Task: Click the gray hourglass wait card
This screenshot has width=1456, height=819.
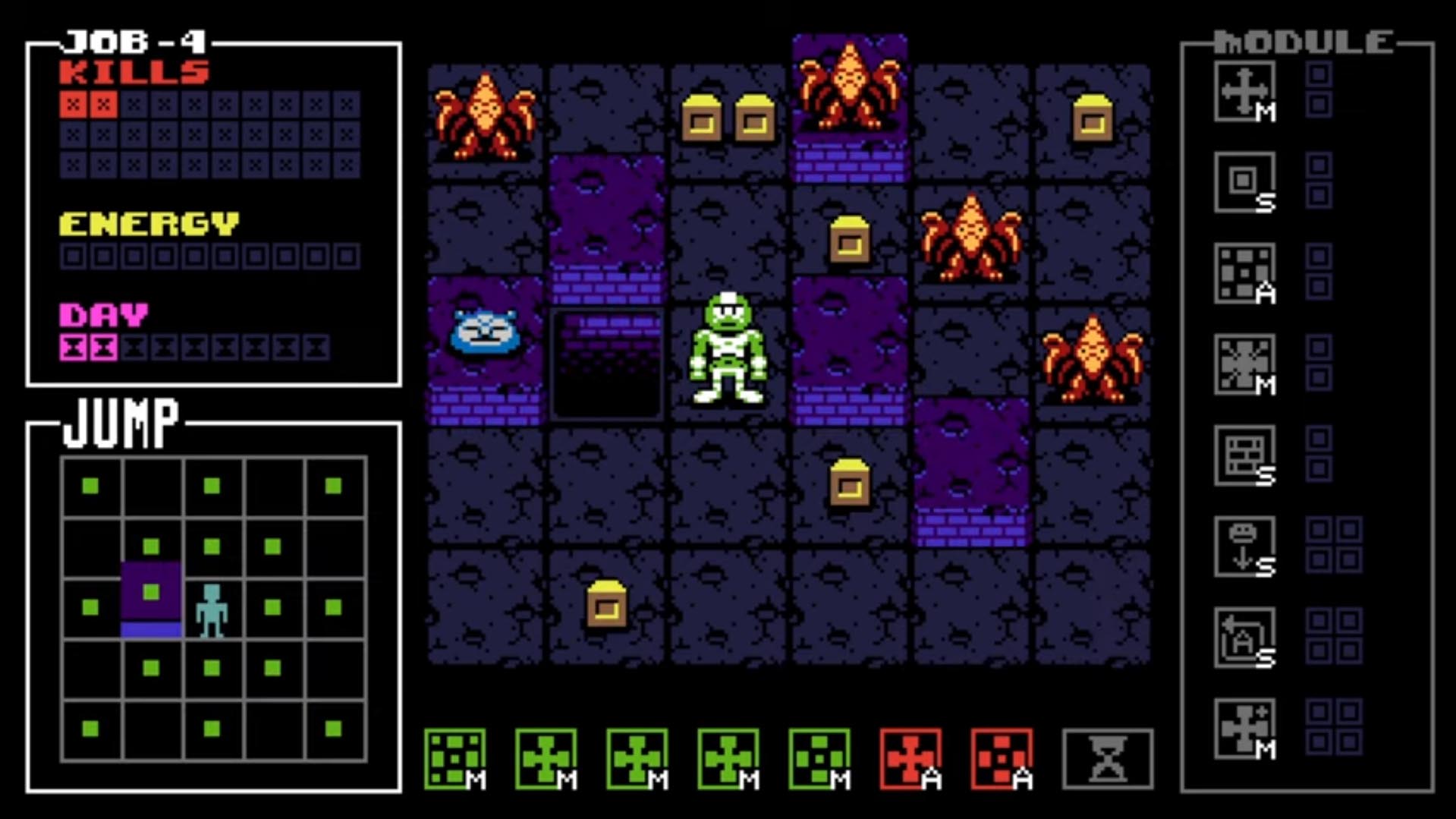Action: coord(1106,759)
